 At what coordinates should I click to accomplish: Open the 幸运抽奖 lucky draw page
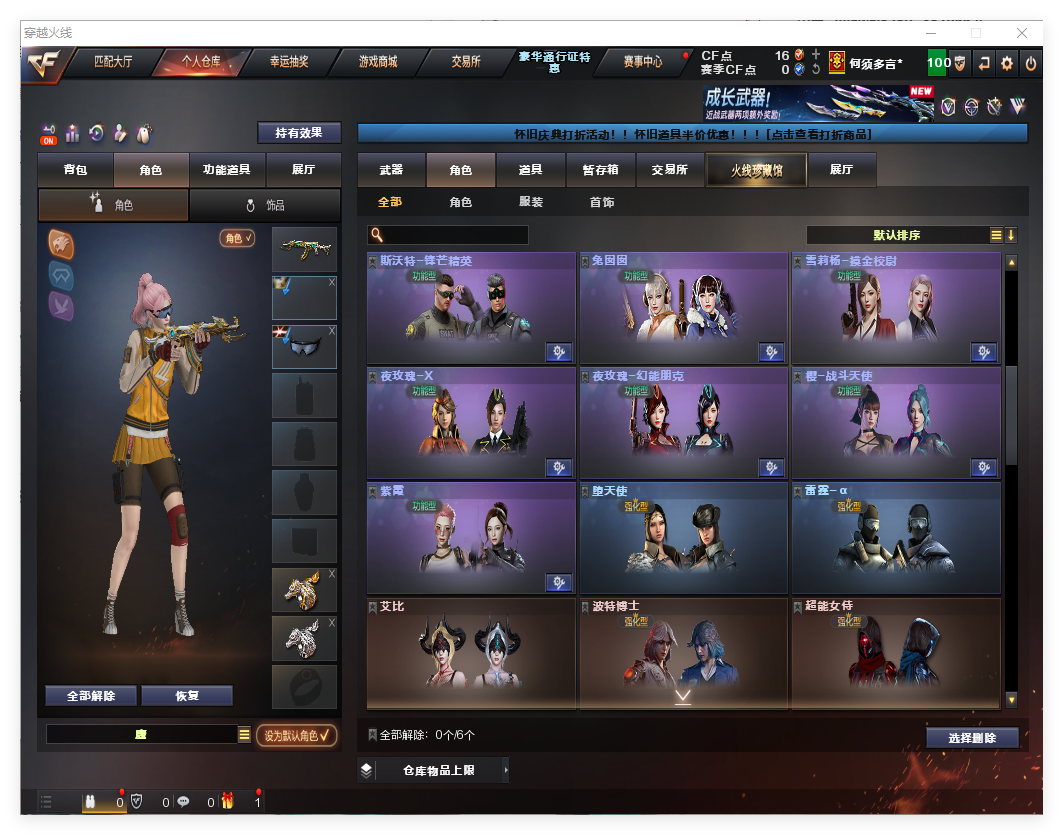[x=289, y=62]
